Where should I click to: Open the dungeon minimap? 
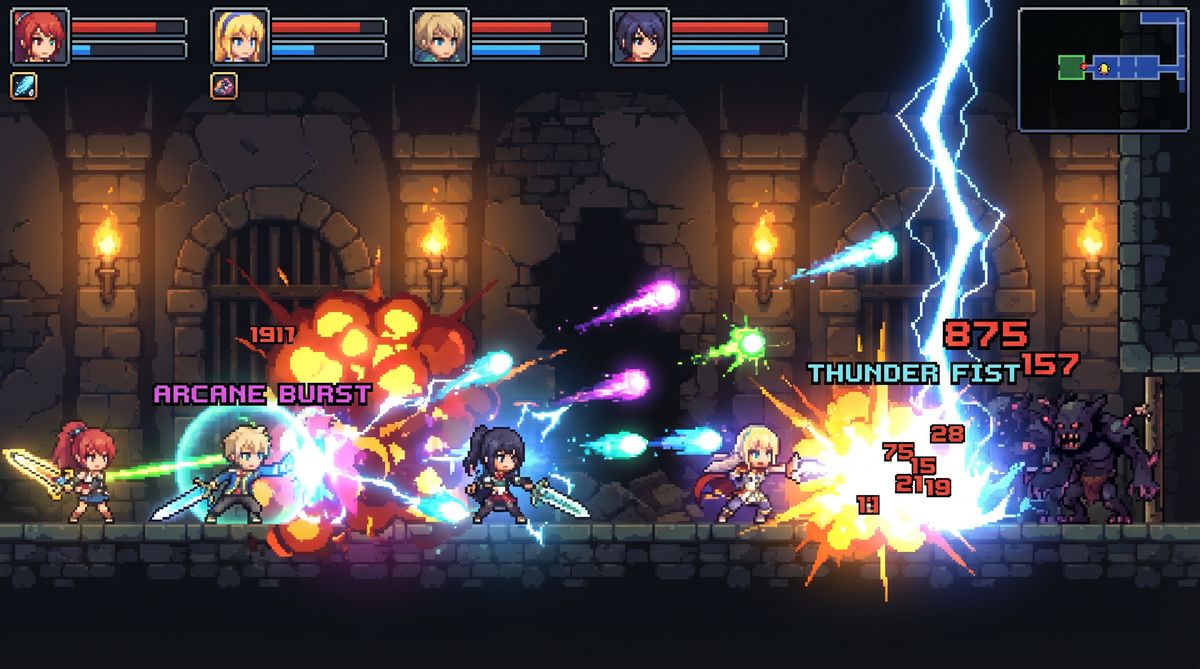point(1103,70)
